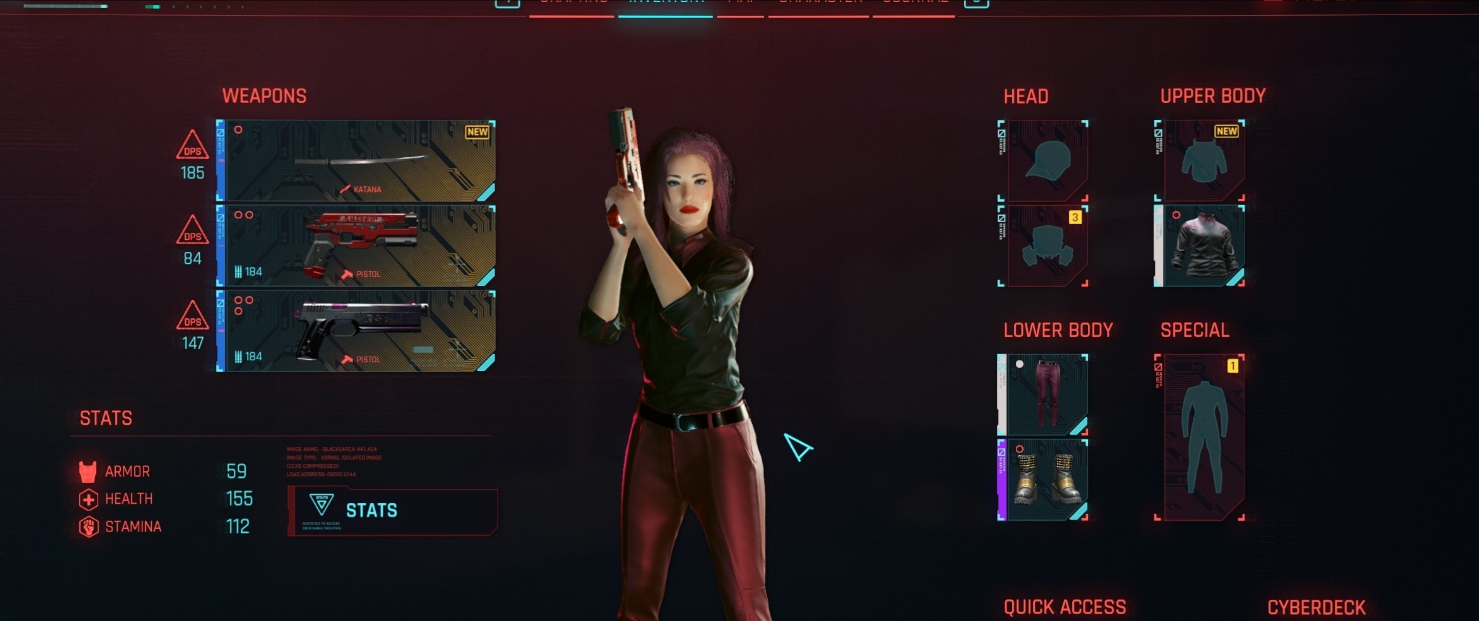Open the Special outfit slot
The image size is (1479, 621).
(x=1203, y=437)
